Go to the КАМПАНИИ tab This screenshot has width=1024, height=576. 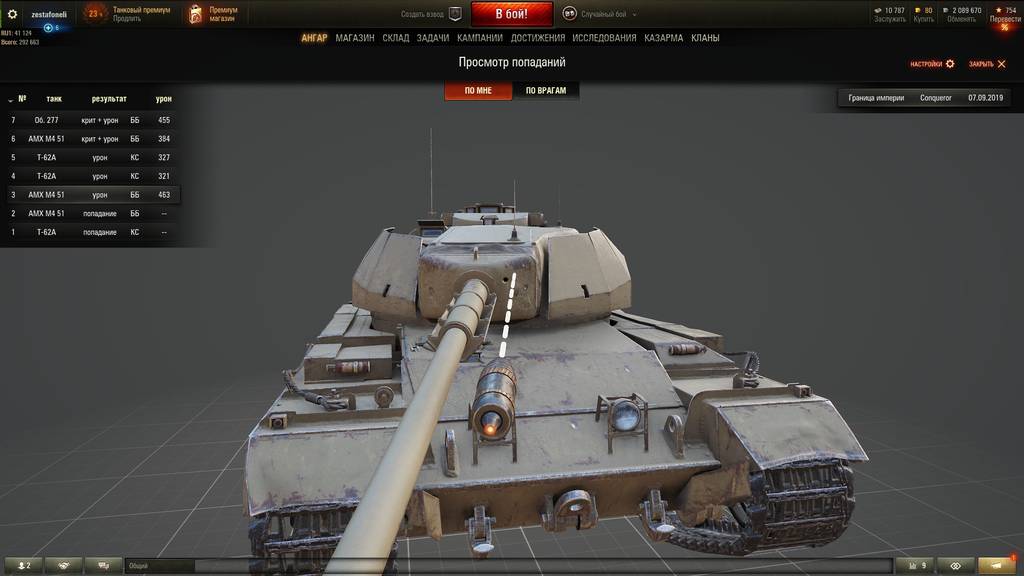[480, 38]
